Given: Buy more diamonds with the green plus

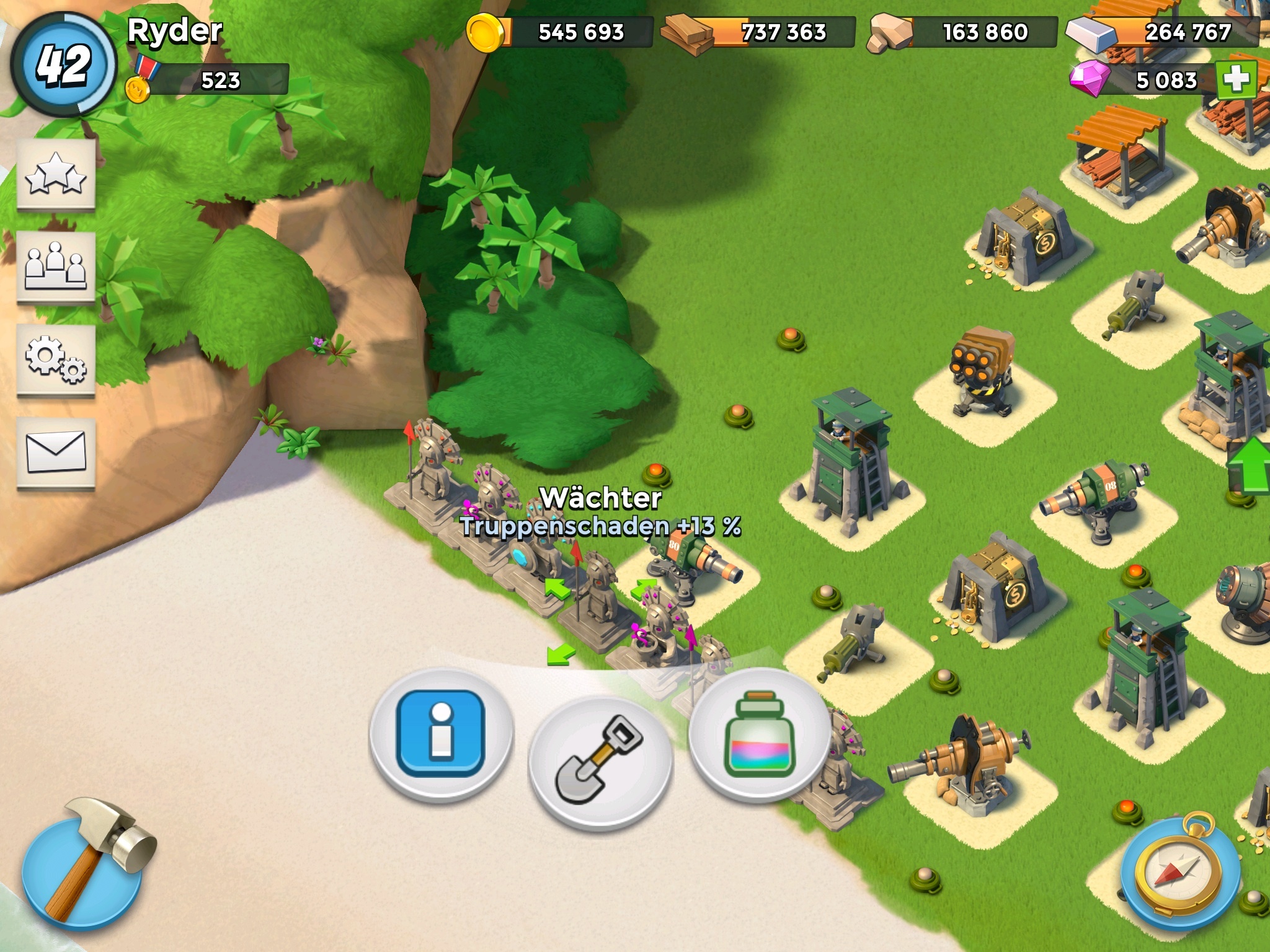Looking at the screenshot, I should point(1236,80).
